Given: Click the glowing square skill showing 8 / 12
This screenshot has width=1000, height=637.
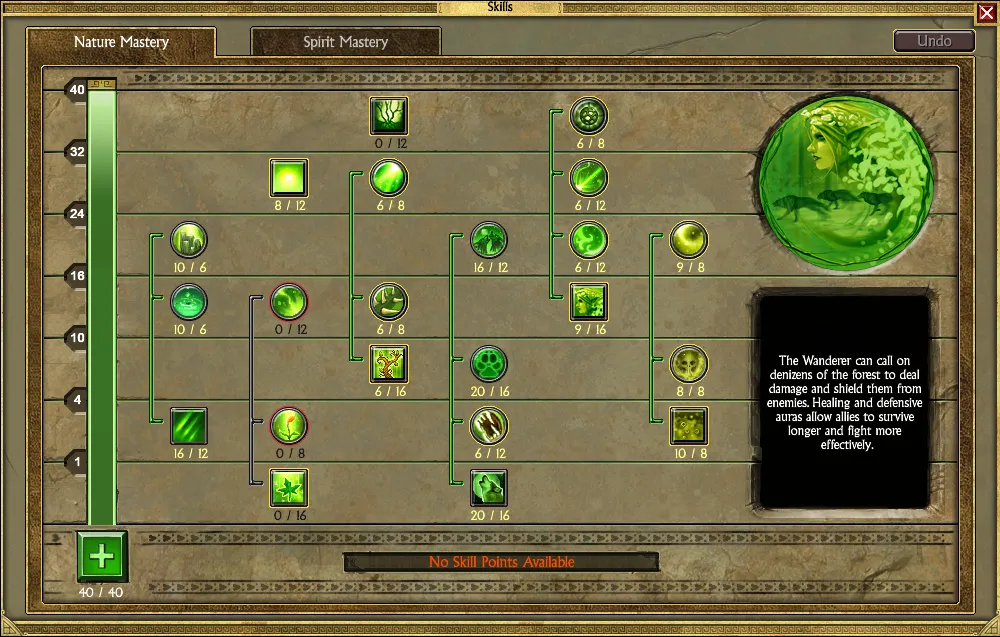Looking at the screenshot, I should click(x=289, y=178).
